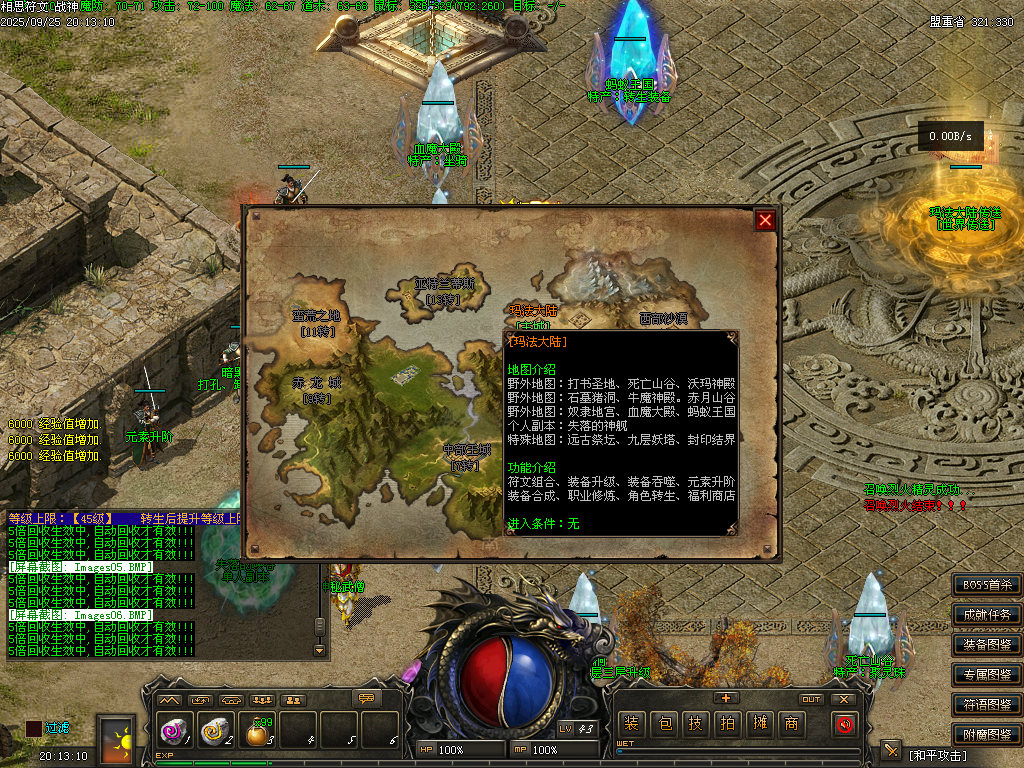Open the 包 bag inventory
Image resolution: width=1024 pixels, height=768 pixels.
(663, 724)
